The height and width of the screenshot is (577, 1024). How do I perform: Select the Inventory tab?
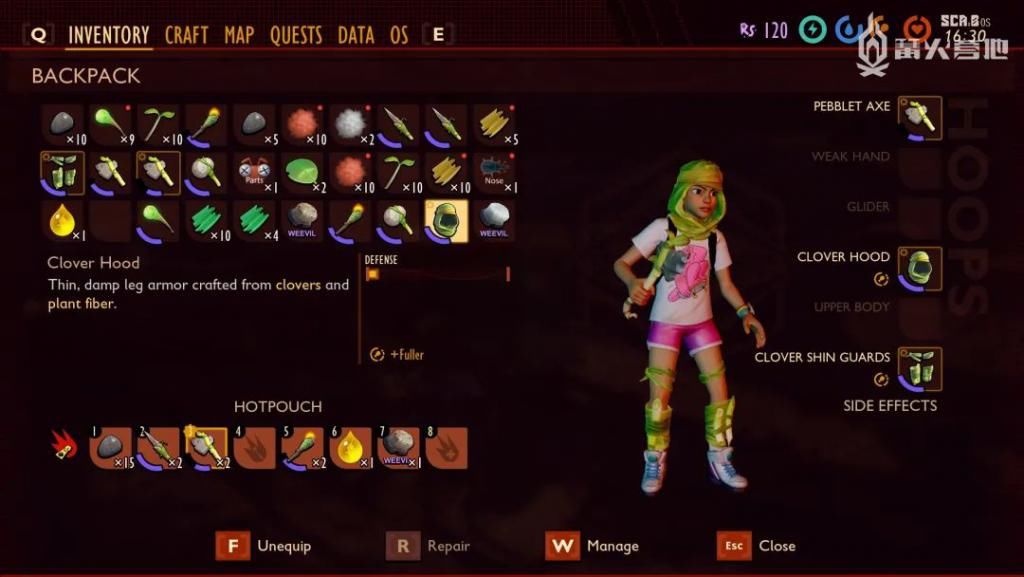108,35
